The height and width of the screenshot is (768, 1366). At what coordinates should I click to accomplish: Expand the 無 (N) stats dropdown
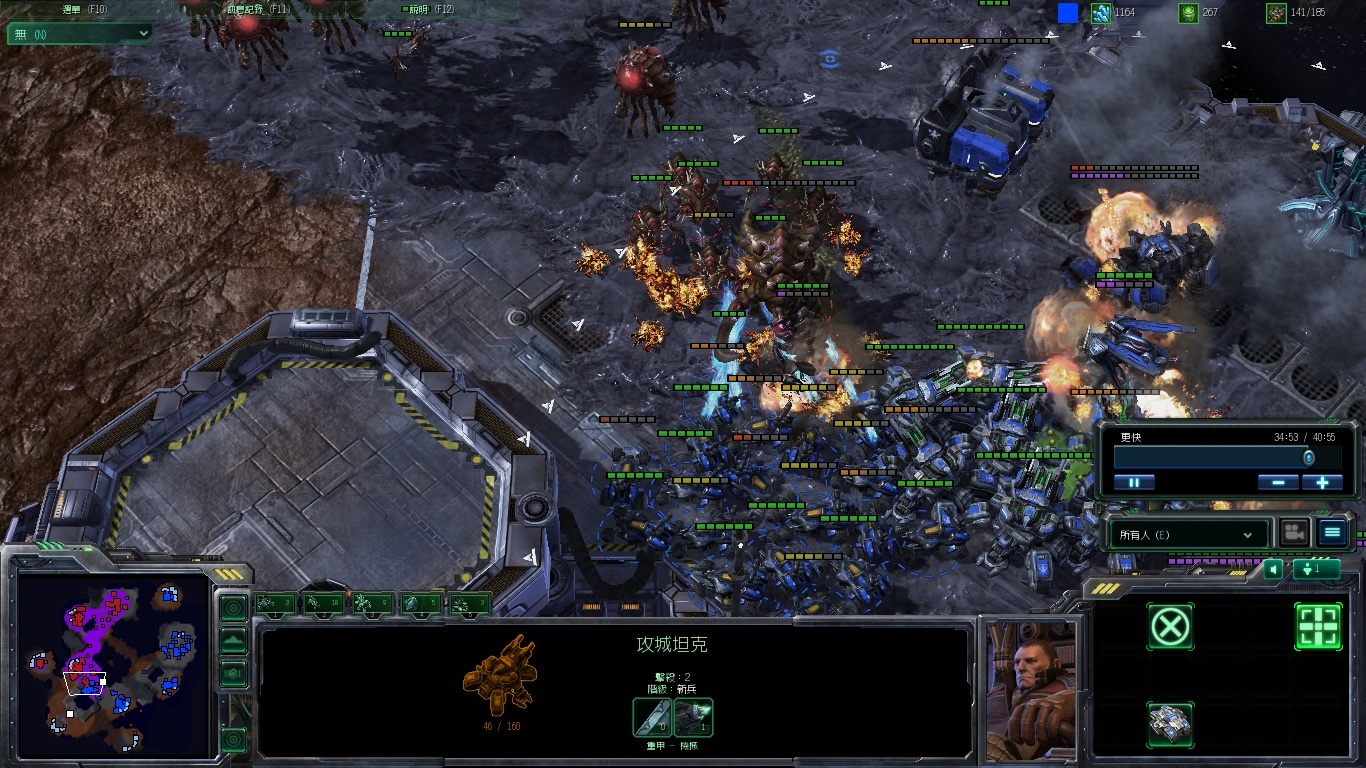click(80, 33)
